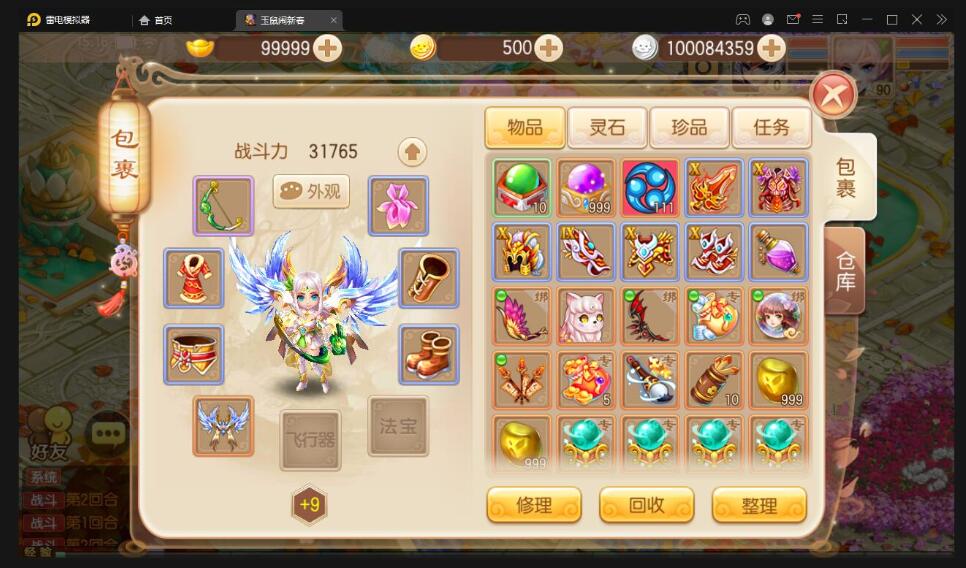This screenshot has height=568, width=966.
Task: Select the 任务 tab
Action: pos(771,127)
